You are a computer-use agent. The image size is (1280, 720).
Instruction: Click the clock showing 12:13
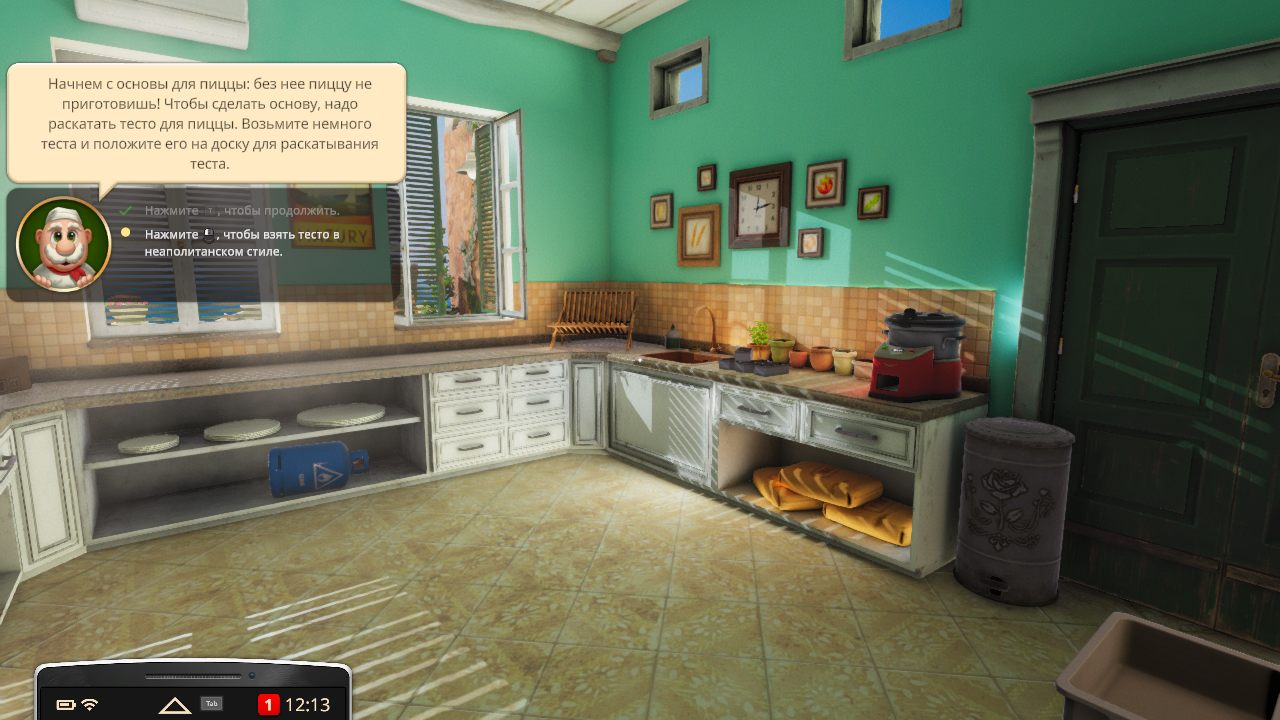coord(308,703)
